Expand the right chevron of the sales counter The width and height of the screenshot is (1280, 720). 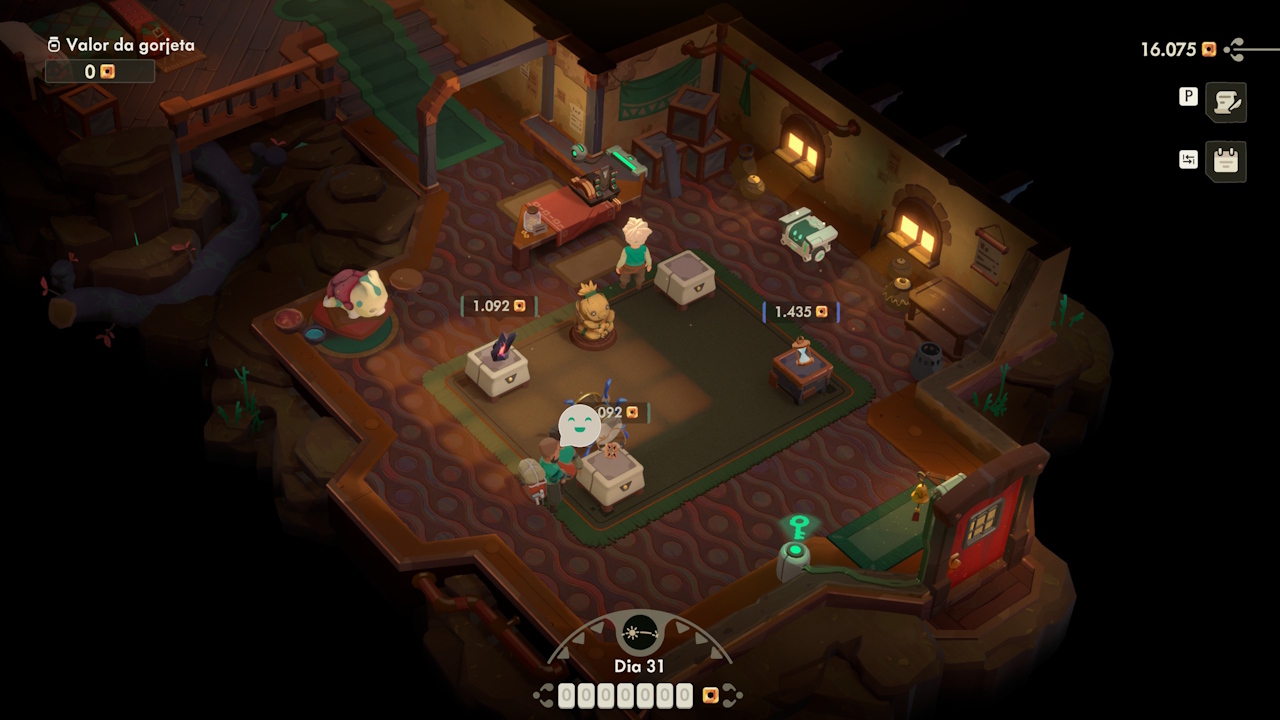click(x=731, y=693)
